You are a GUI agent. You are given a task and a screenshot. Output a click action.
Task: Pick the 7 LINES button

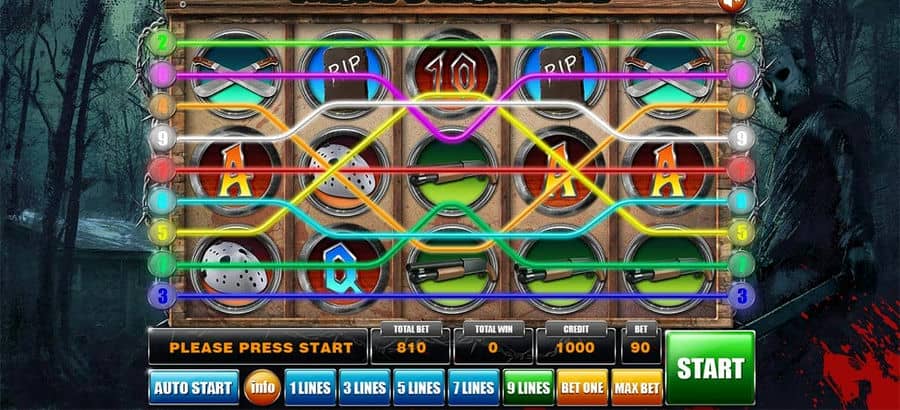[472, 387]
